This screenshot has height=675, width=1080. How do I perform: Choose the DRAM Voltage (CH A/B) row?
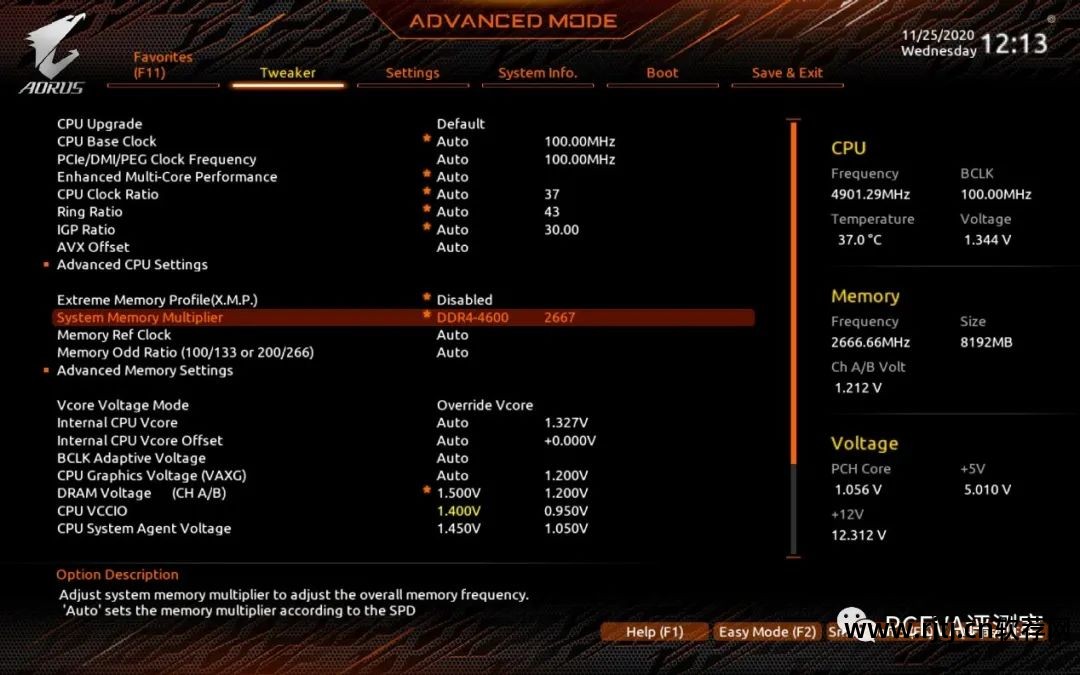[x=141, y=493]
